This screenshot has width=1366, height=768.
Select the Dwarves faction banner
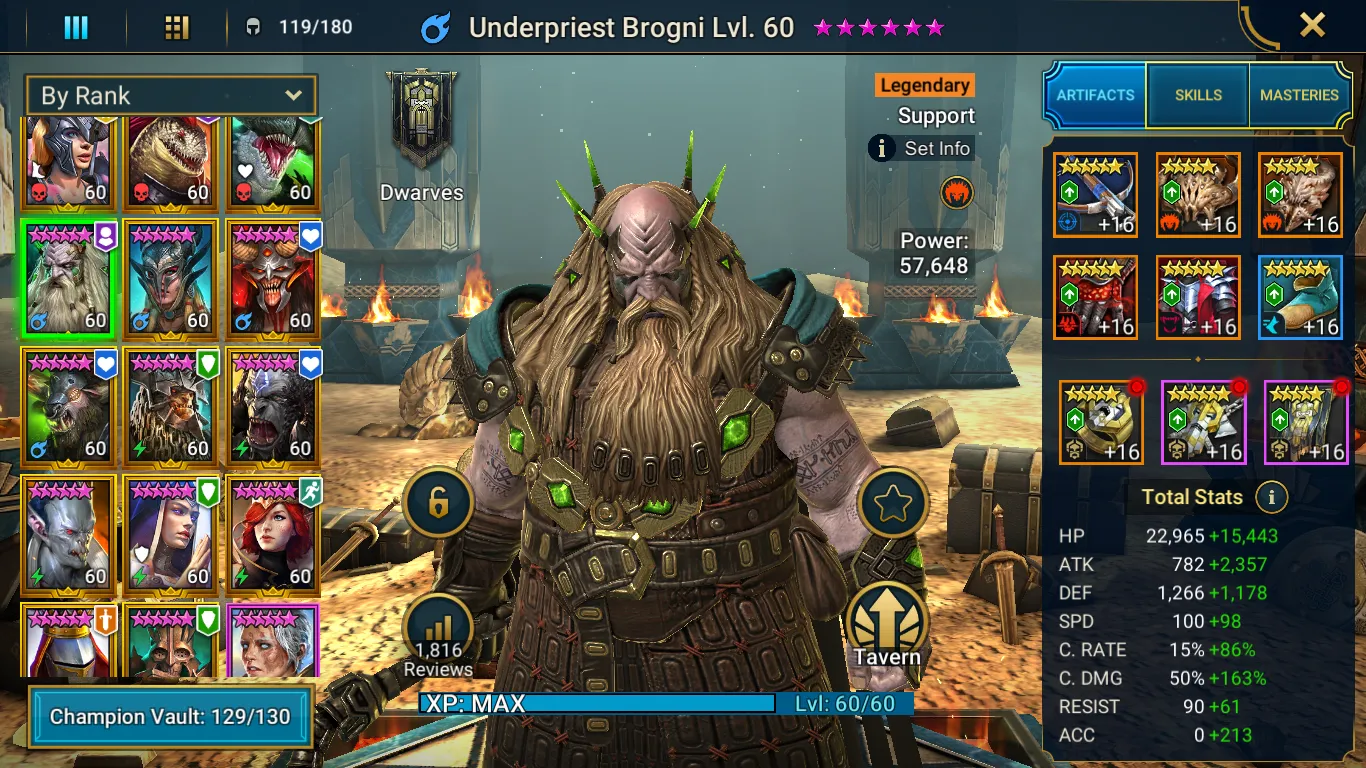[422, 118]
